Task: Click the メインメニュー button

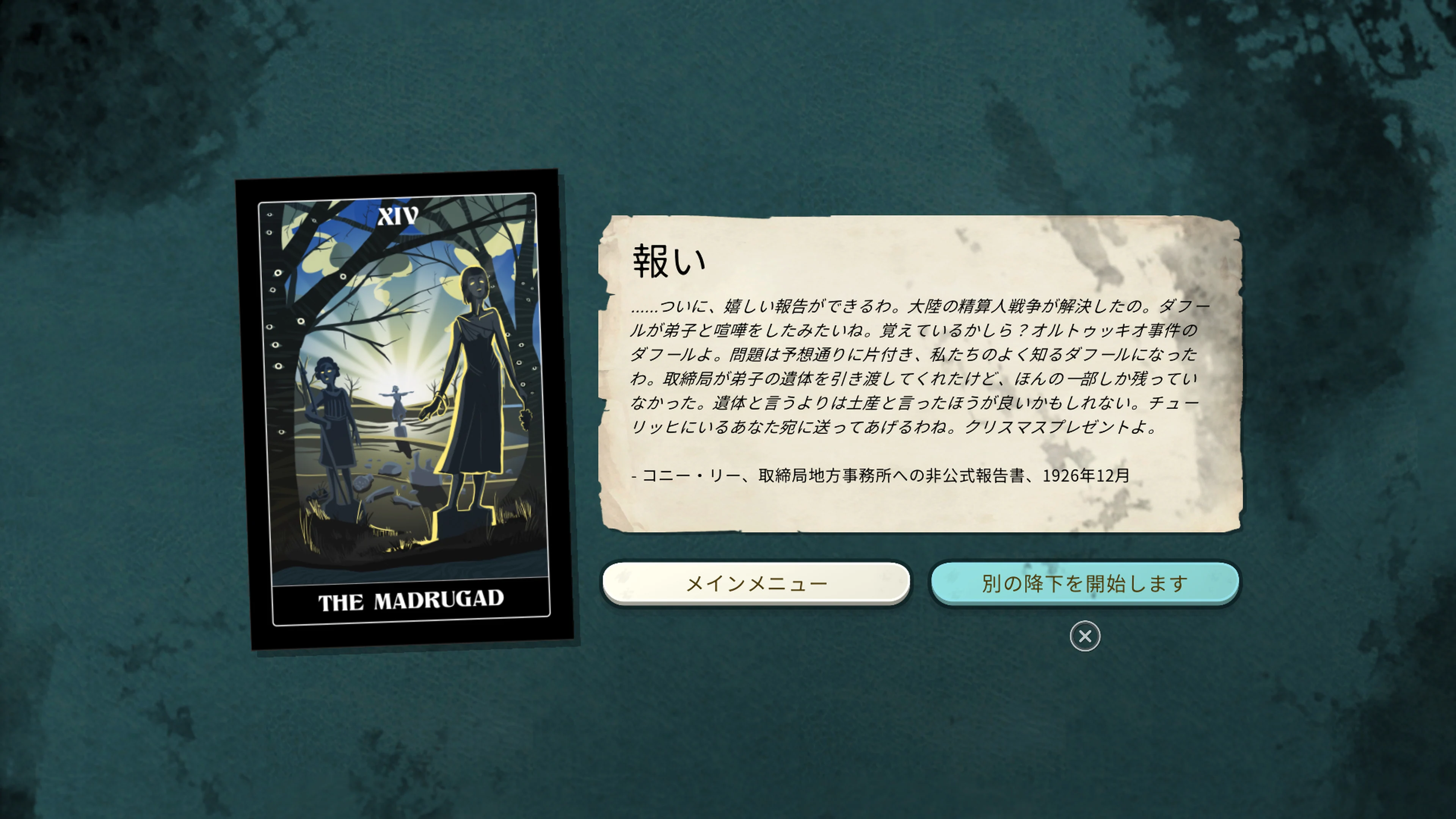Action: point(758,582)
